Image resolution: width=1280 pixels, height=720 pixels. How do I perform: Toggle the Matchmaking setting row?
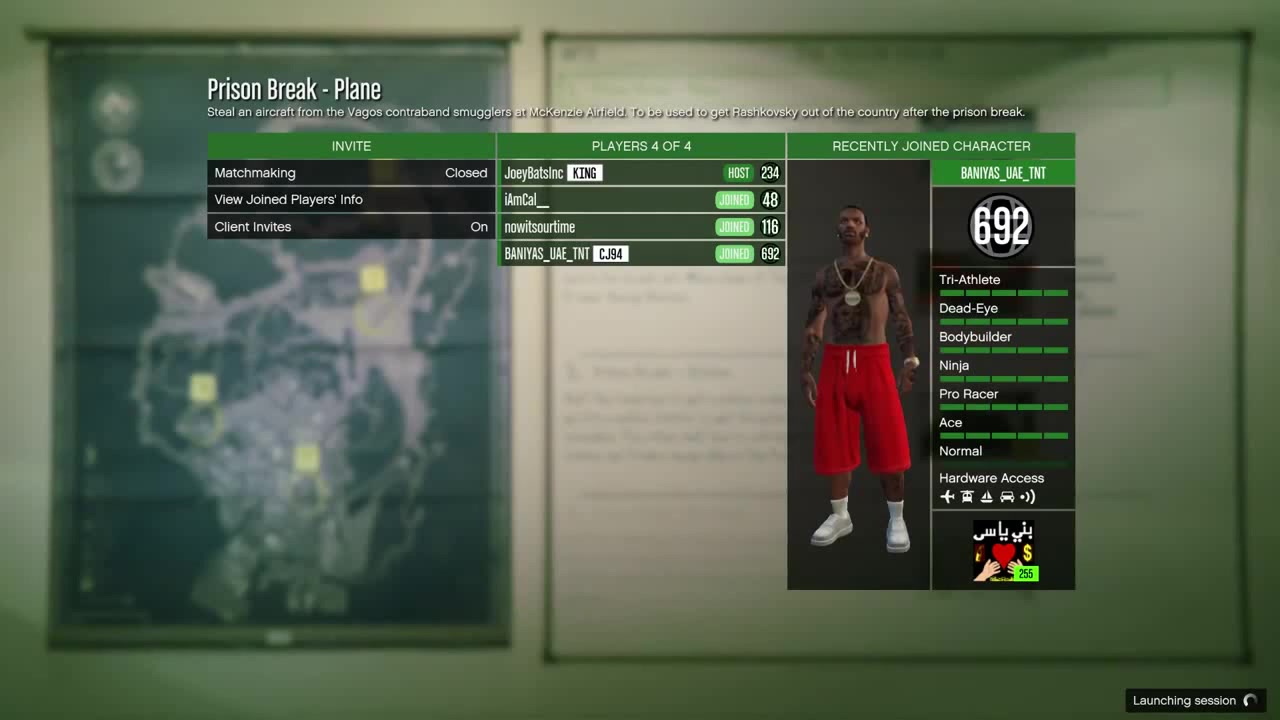(351, 173)
